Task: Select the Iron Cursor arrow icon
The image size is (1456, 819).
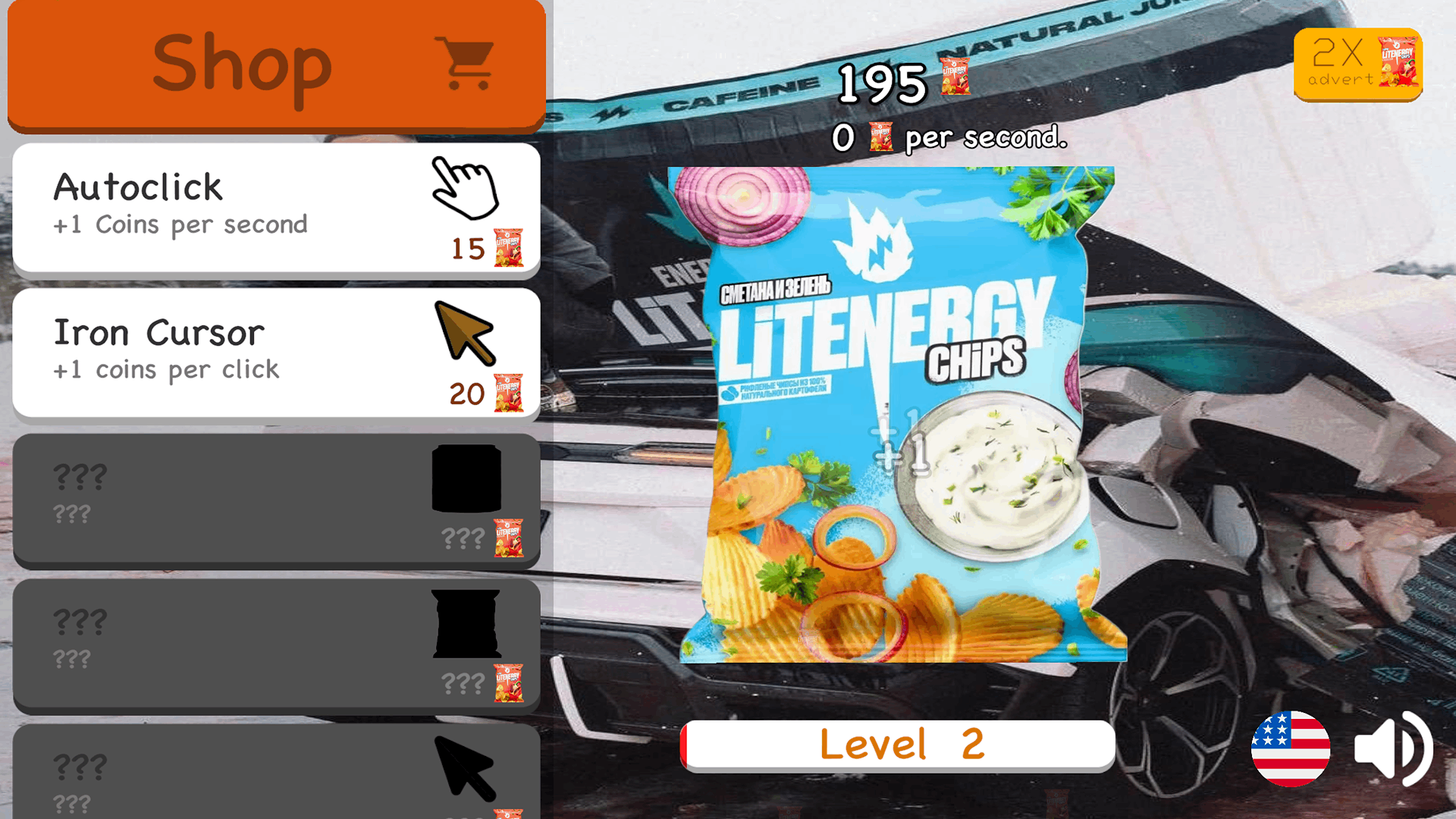Action: (465, 334)
